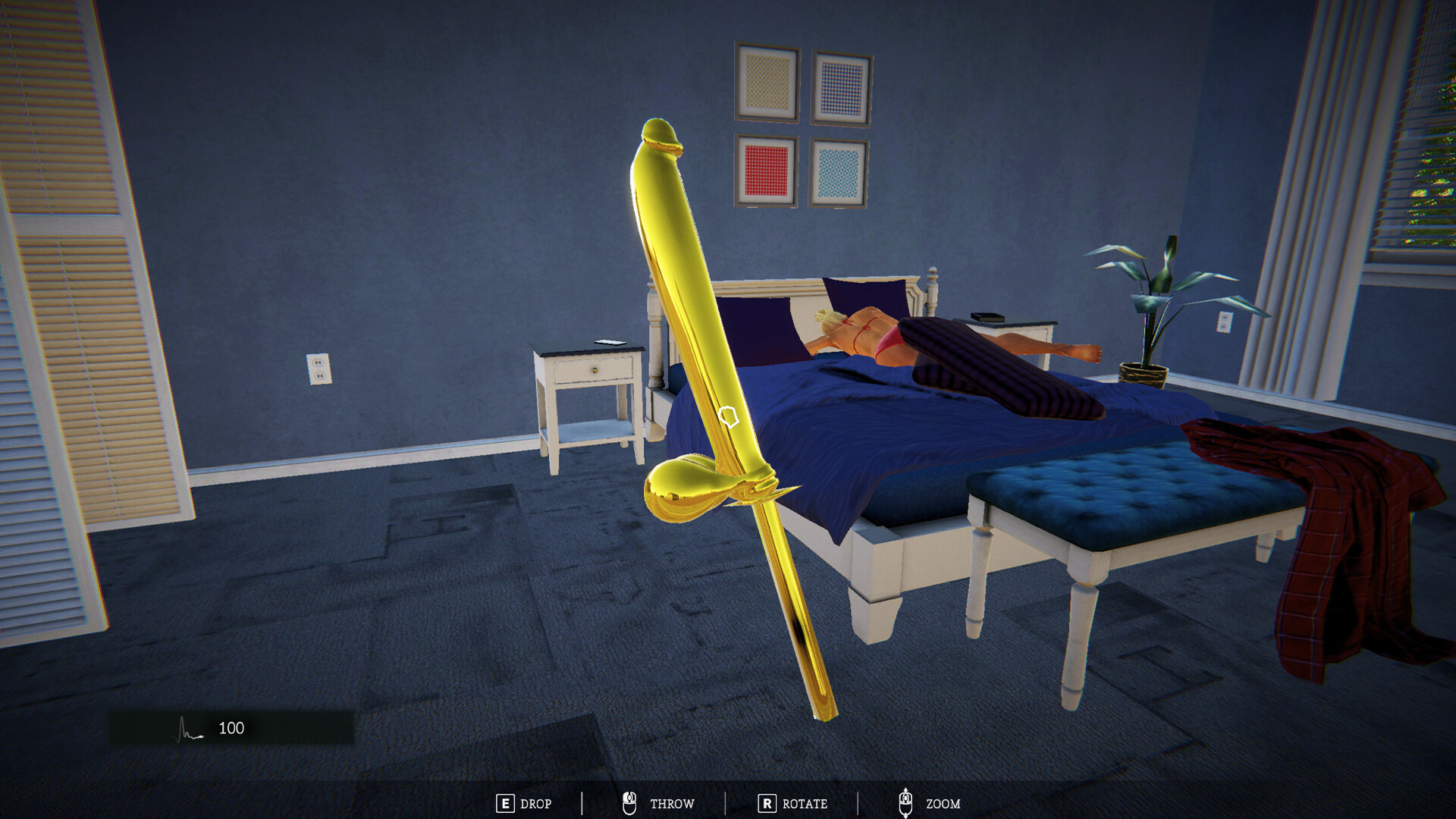Select the THROW action label

(672, 804)
